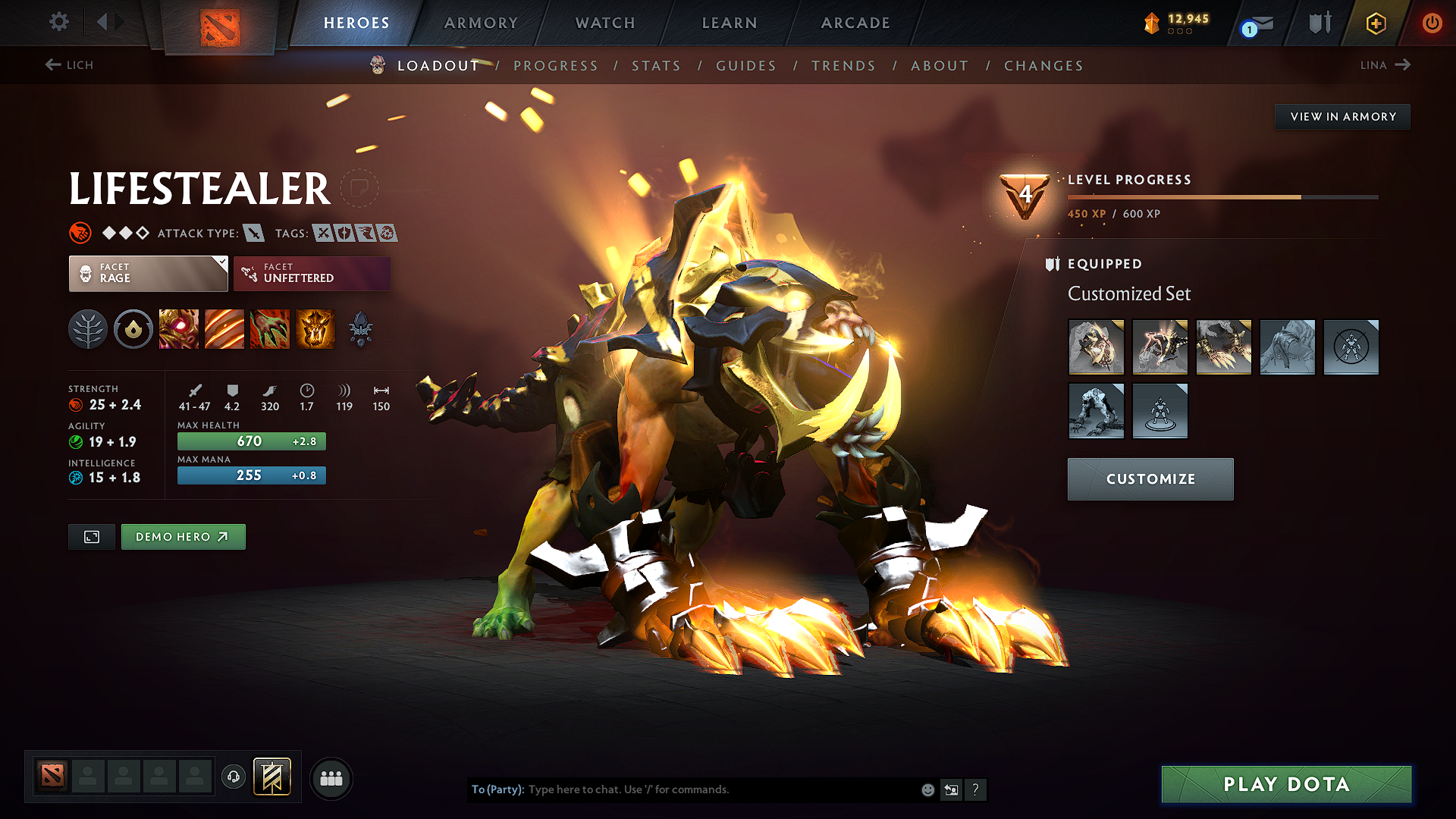Click the DEMO HERO button
This screenshot has width=1456, height=819.
coord(183,536)
